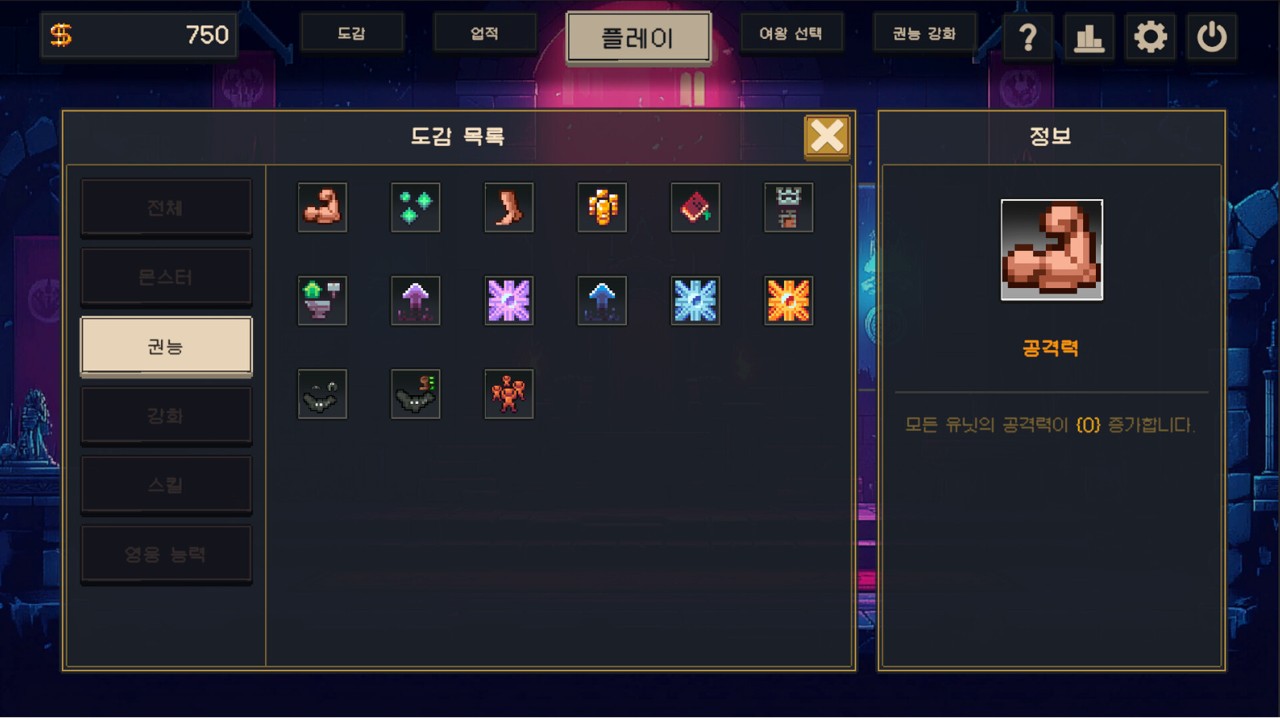Screen dimensions: 1280x720
Task: Click the blue star burst icon
Action: 695,301
